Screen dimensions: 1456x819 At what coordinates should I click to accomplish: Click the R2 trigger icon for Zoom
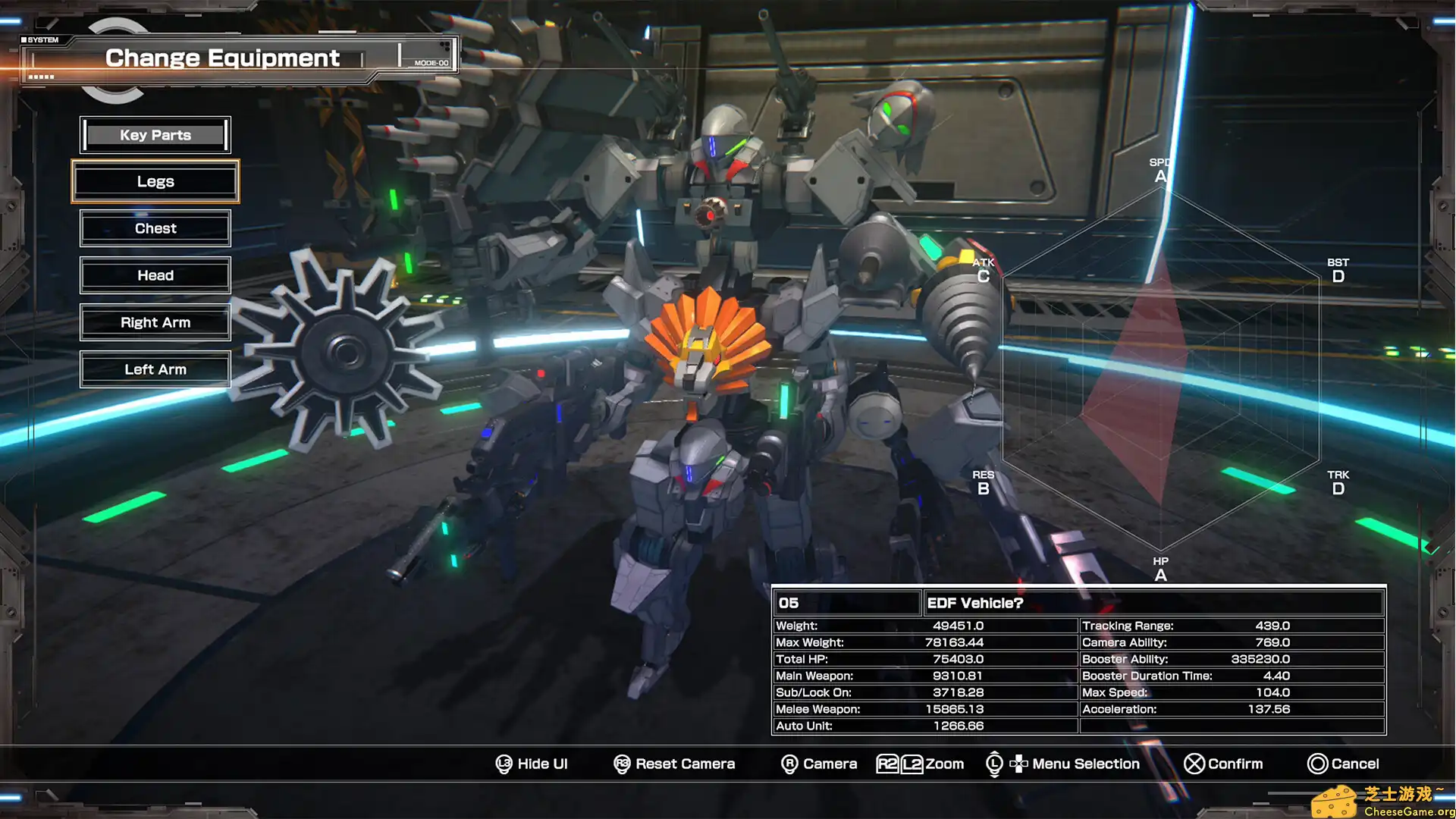click(889, 764)
